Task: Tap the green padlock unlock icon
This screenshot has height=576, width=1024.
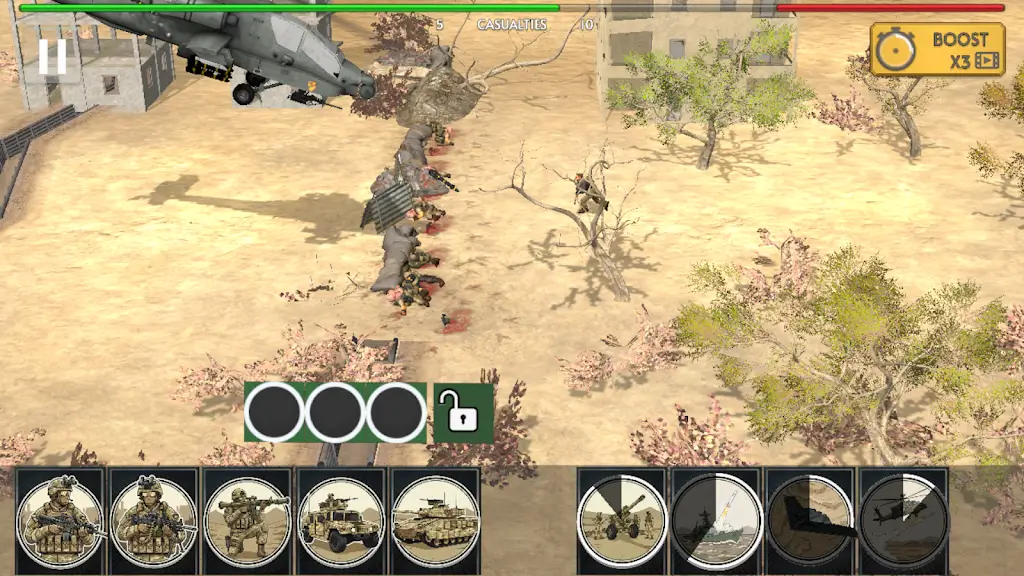Action: pos(463,412)
